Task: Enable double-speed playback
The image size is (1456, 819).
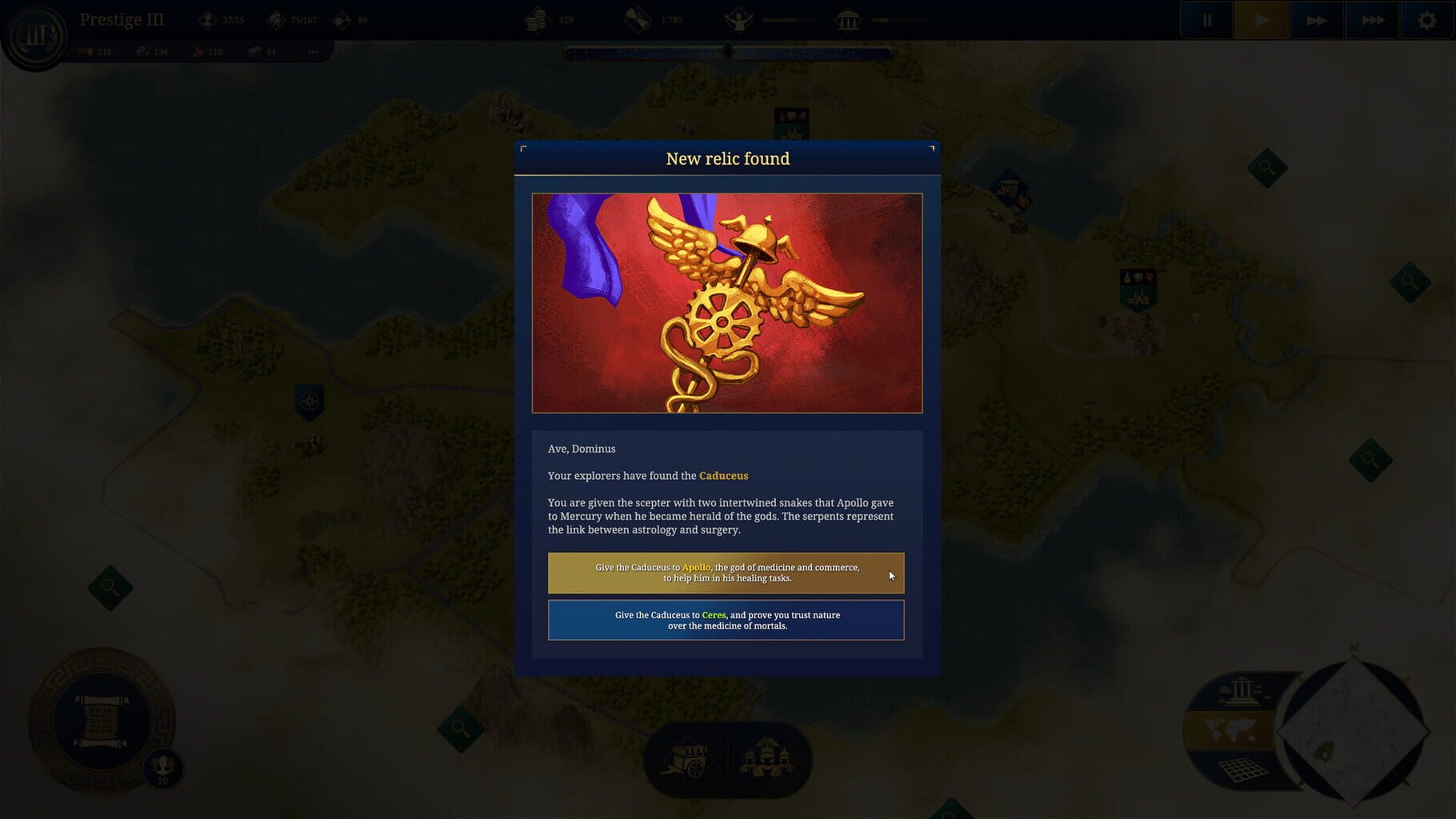Action: (1316, 20)
